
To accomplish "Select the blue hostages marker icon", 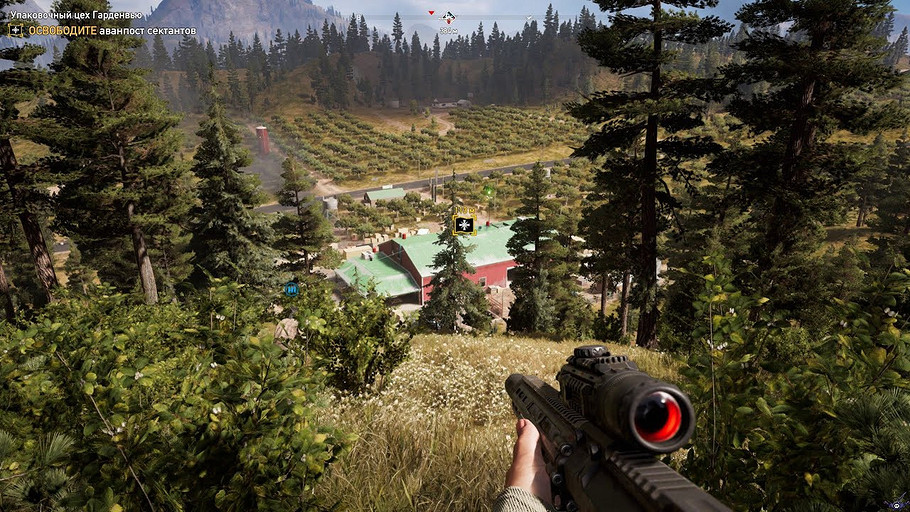I will click(x=291, y=290).
